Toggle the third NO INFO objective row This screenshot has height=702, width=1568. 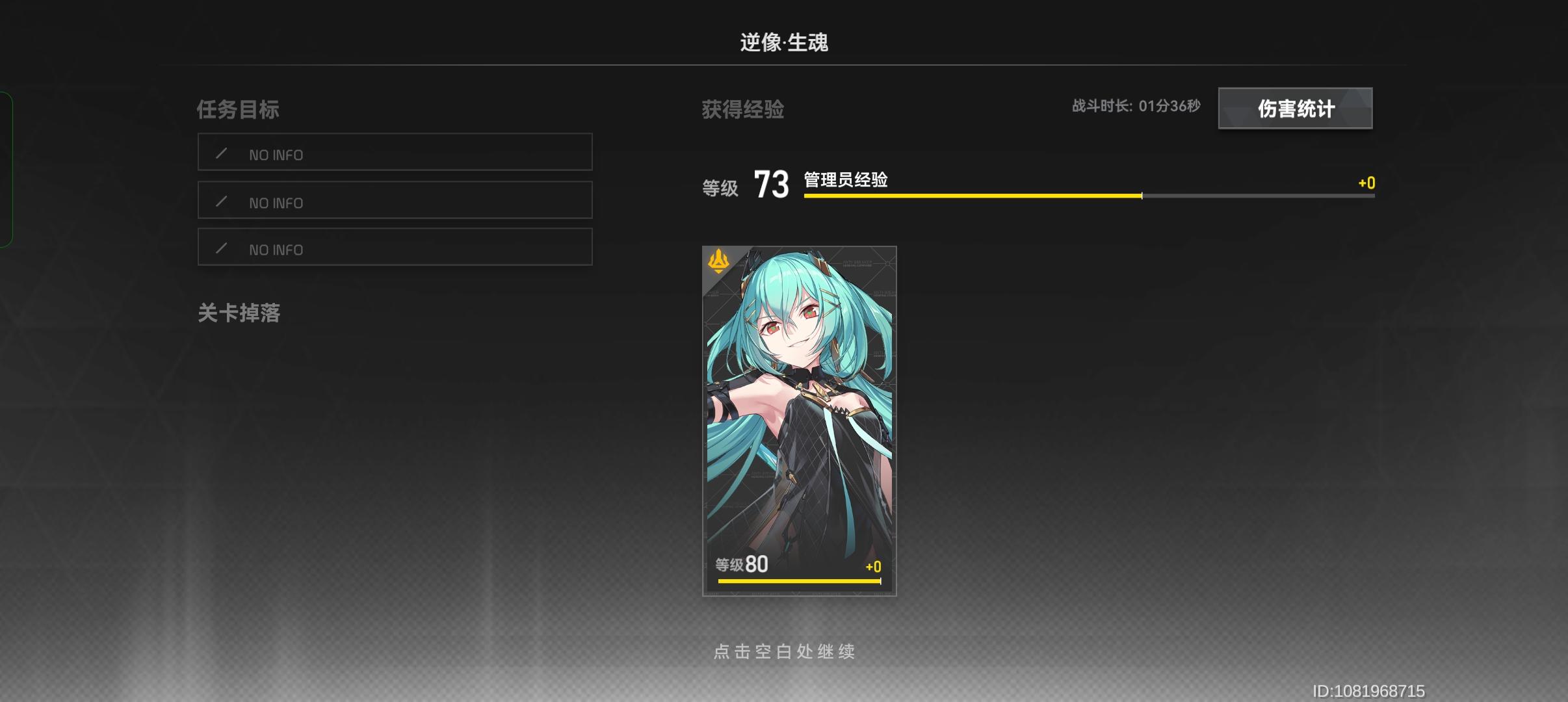point(394,247)
